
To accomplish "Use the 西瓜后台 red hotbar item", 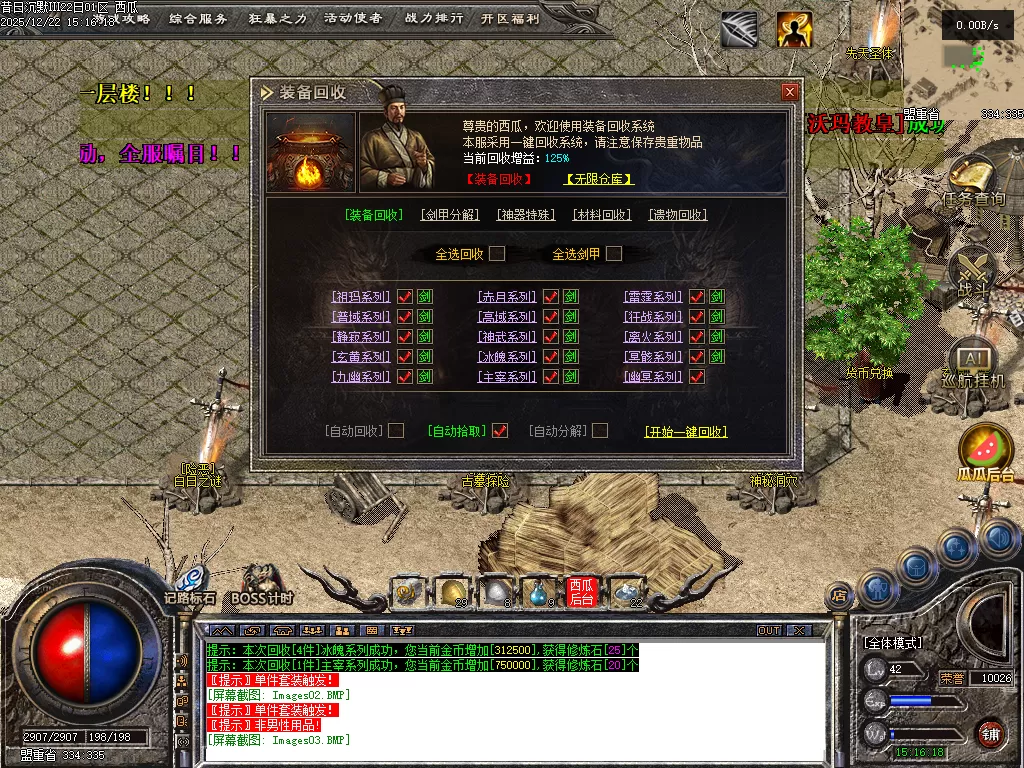I will (582, 592).
